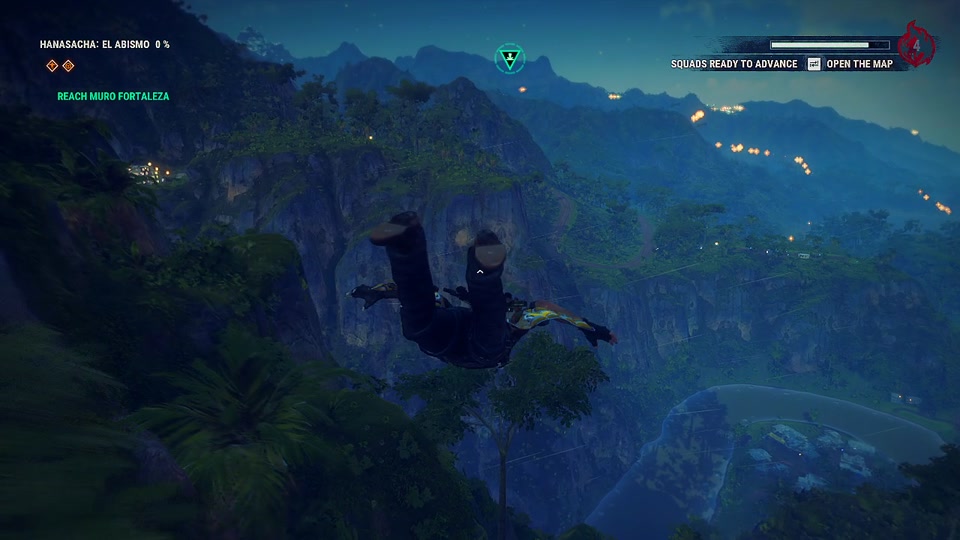The width and height of the screenshot is (960, 540).
Task: Click the Reach Muro Fortaleza objective text
Action: (113, 97)
